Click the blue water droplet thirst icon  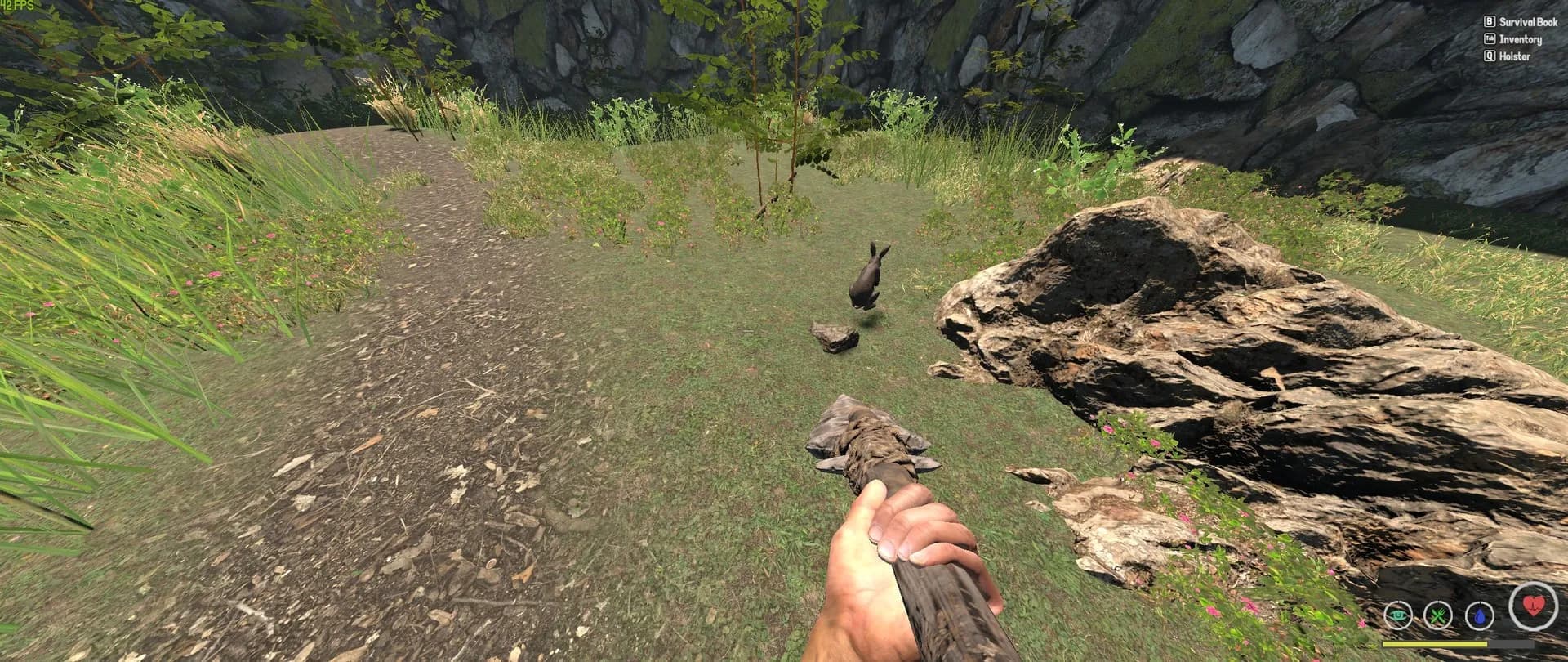tap(1480, 616)
